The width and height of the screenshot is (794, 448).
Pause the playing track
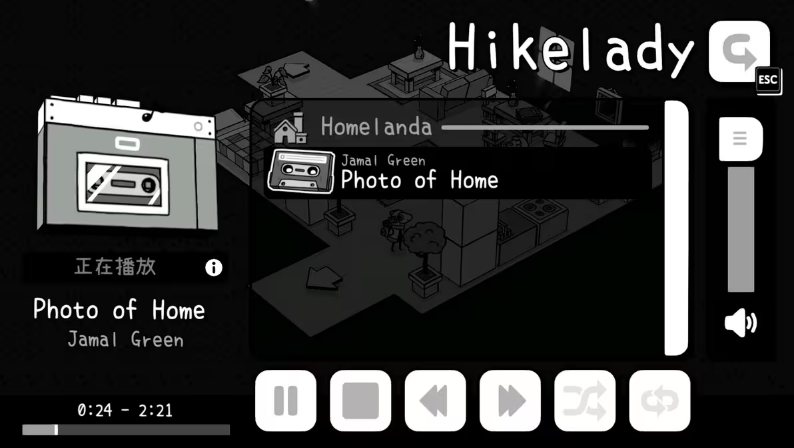click(285, 401)
